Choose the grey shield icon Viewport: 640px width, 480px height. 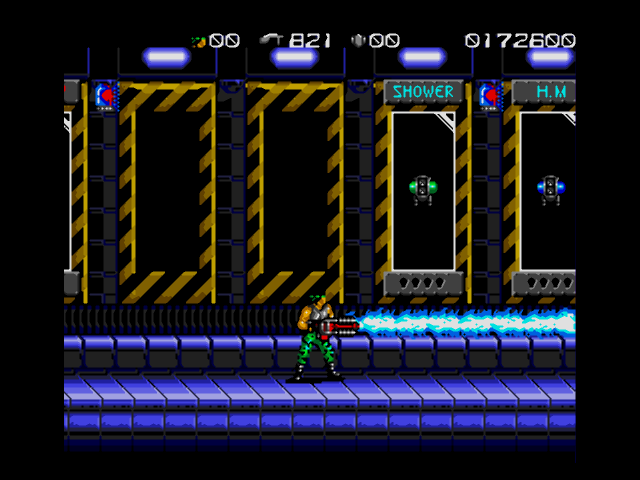359,41
